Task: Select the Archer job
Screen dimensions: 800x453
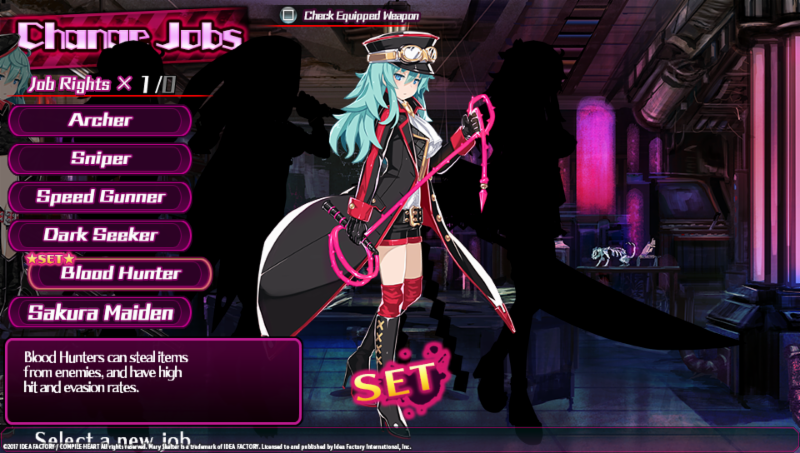Action: pyautogui.click(x=100, y=120)
